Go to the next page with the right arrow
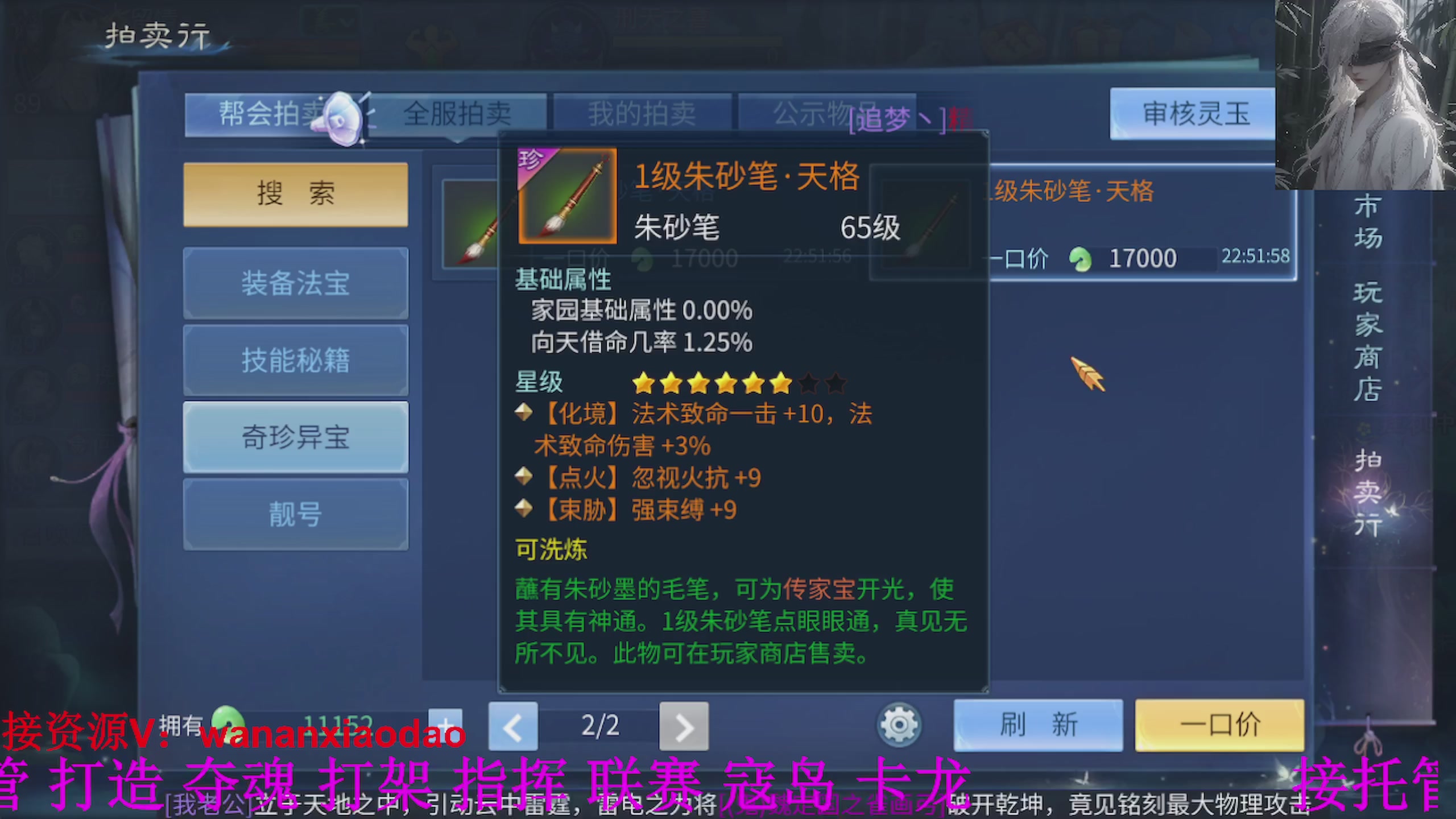This screenshot has width=1456, height=819. pyautogui.click(x=684, y=726)
